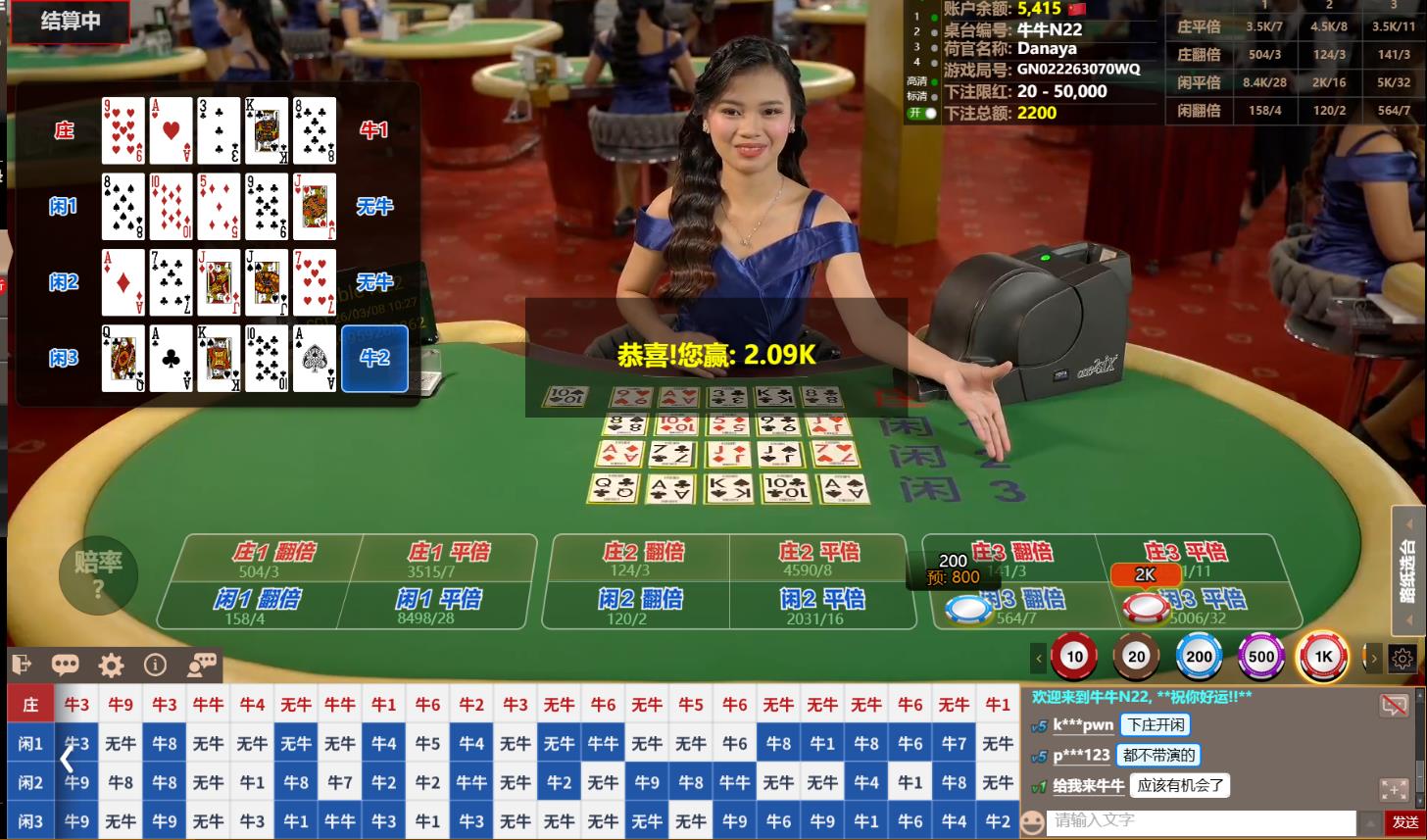Open the settings gear in the bottom-left toolbar

111,665
